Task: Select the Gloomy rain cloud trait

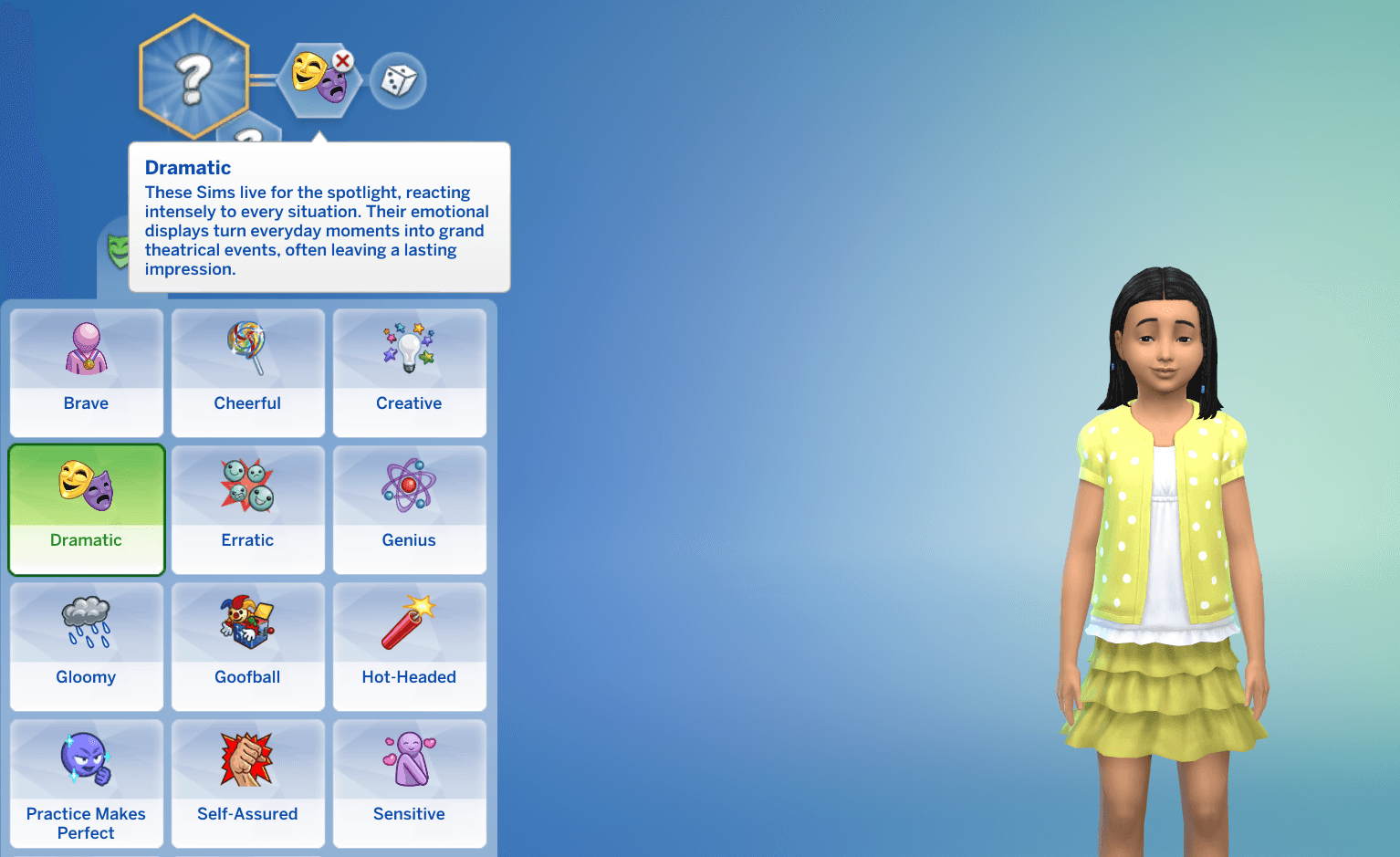Action: pos(86,622)
